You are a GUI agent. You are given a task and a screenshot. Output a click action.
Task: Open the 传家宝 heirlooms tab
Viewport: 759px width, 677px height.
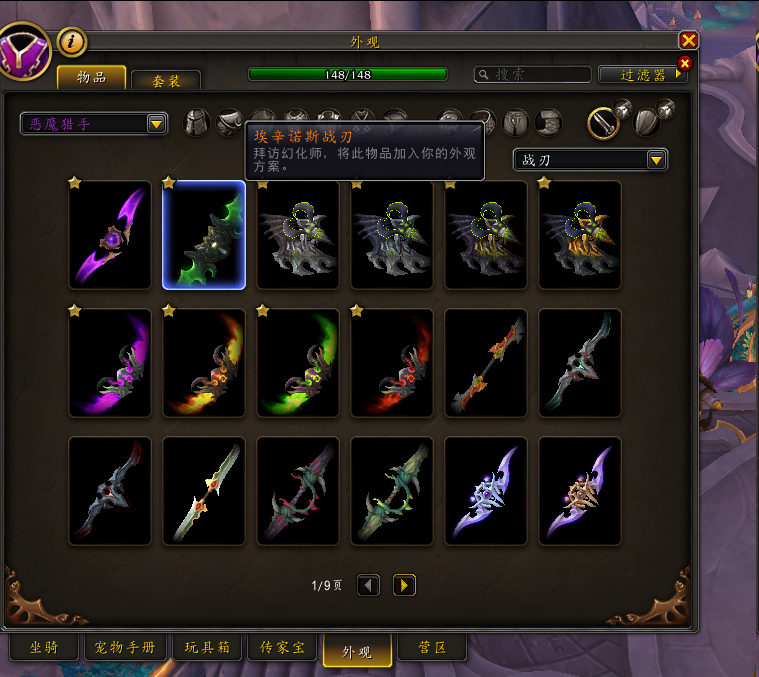coord(283,648)
